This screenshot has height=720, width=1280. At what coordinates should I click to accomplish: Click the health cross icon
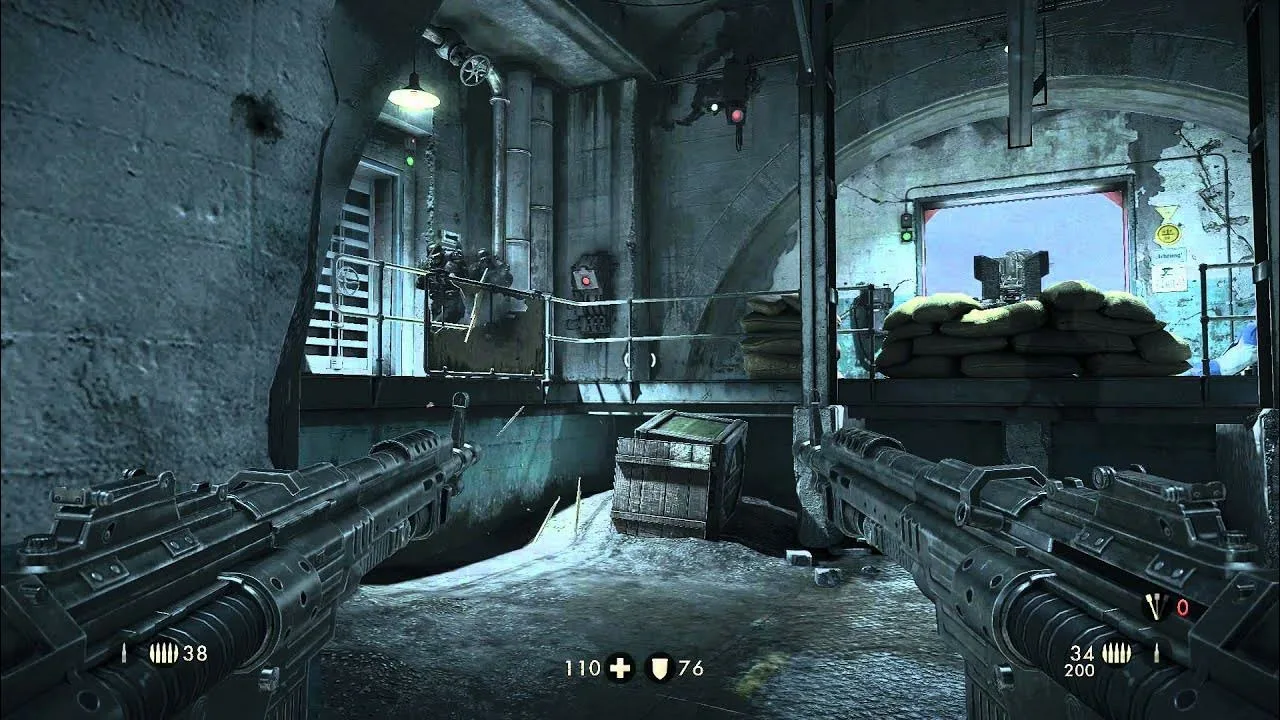click(620, 668)
